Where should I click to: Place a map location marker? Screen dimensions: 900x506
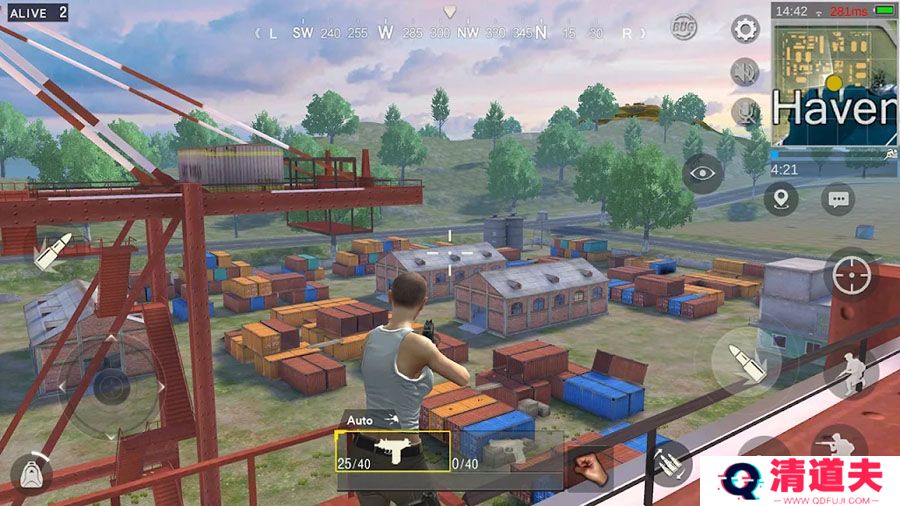[x=781, y=198]
